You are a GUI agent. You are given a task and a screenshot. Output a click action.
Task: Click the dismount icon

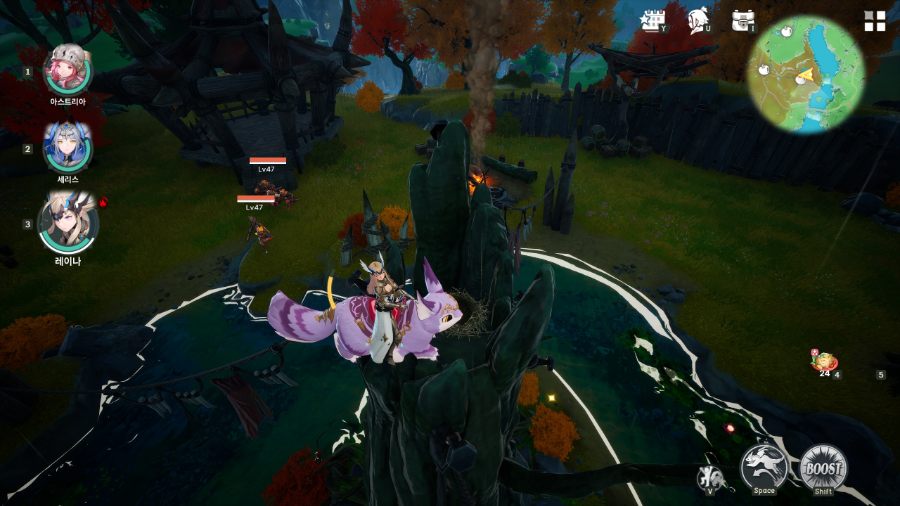709,478
